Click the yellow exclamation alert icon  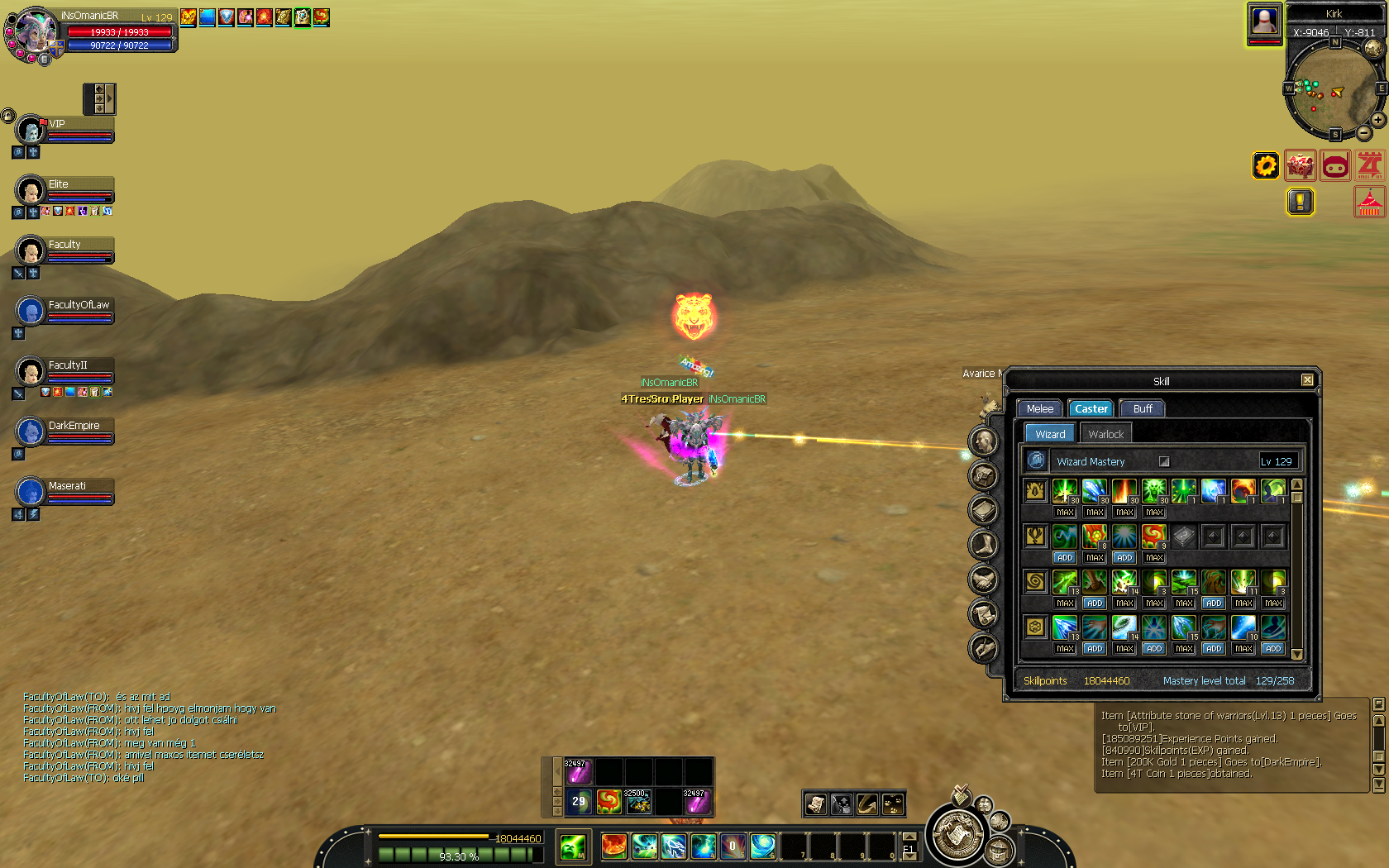[1301, 202]
